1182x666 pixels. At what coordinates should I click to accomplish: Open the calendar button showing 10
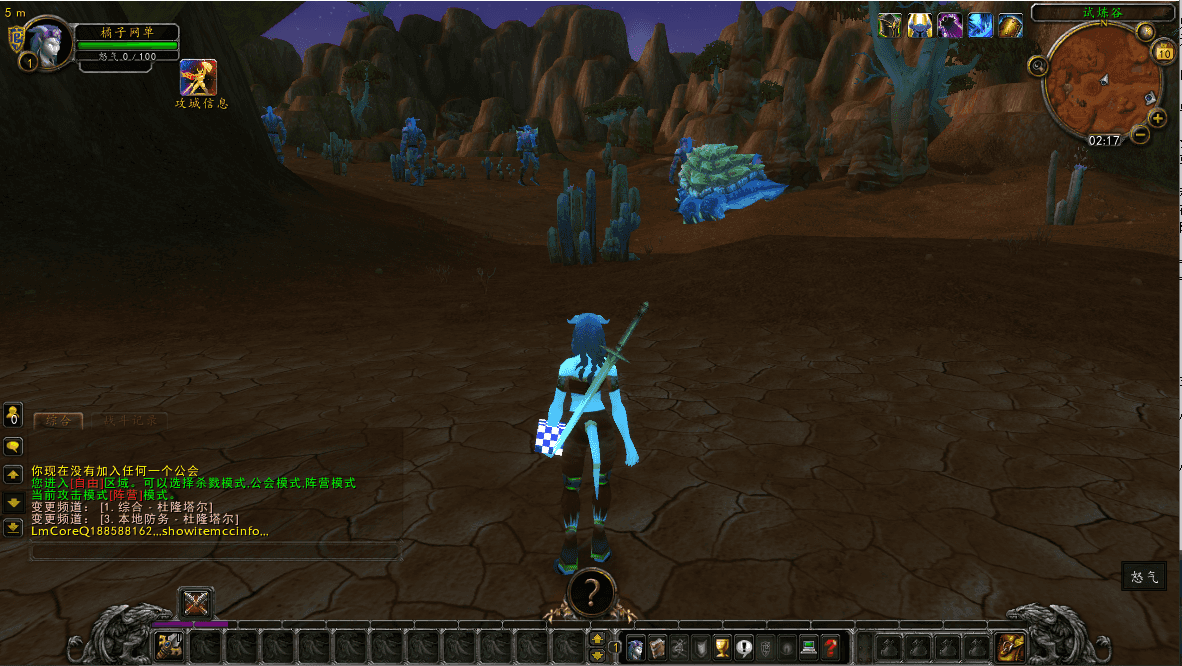(x=1163, y=52)
